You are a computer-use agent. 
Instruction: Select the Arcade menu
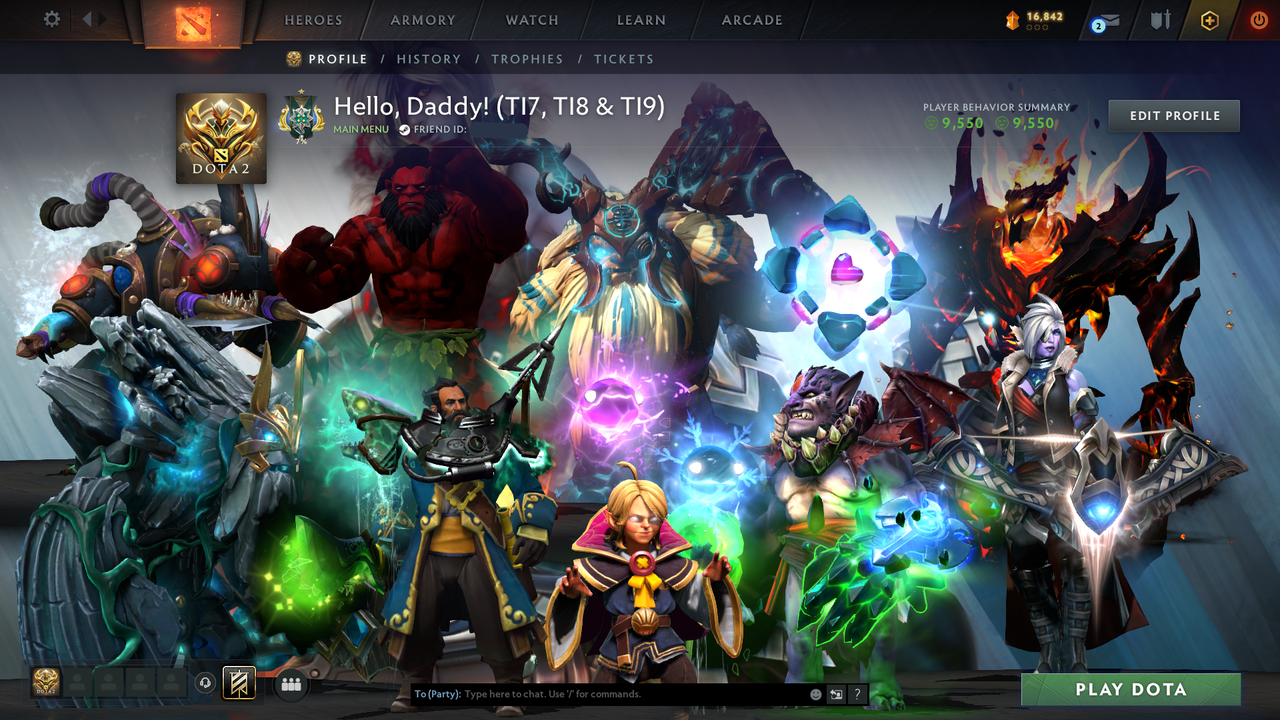(x=751, y=20)
